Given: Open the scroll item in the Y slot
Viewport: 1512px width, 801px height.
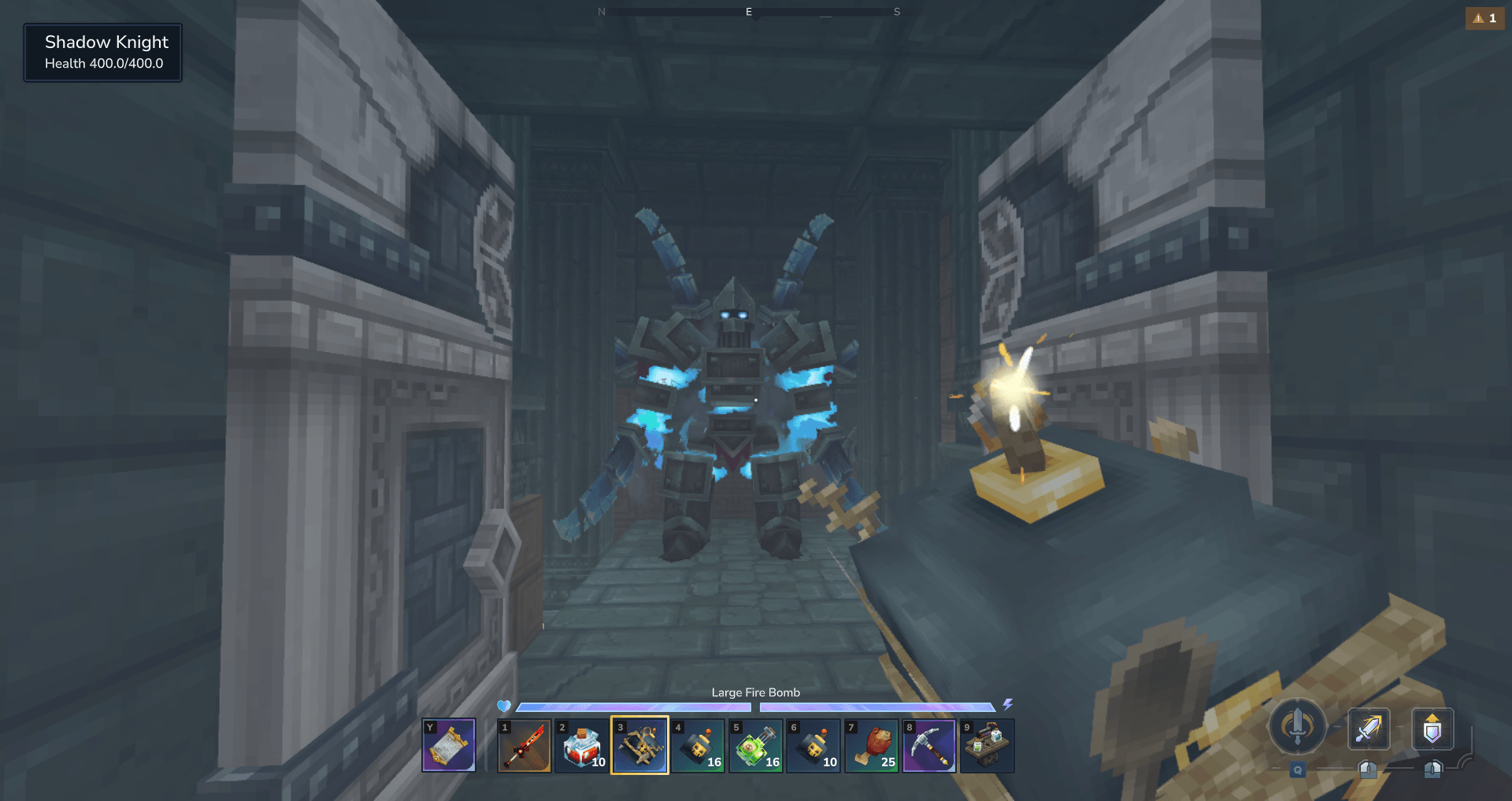Looking at the screenshot, I should pos(449,745).
